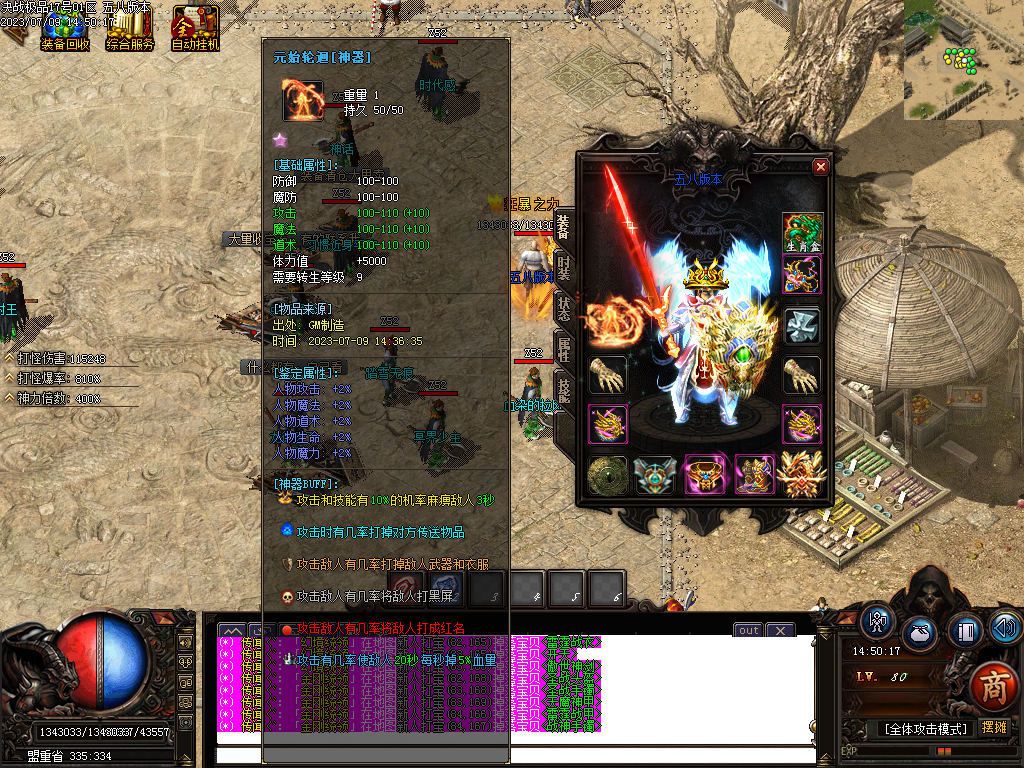This screenshot has height=768, width=1024.
Task: Switch to the 时装 fashion tab
Action: [x=564, y=270]
